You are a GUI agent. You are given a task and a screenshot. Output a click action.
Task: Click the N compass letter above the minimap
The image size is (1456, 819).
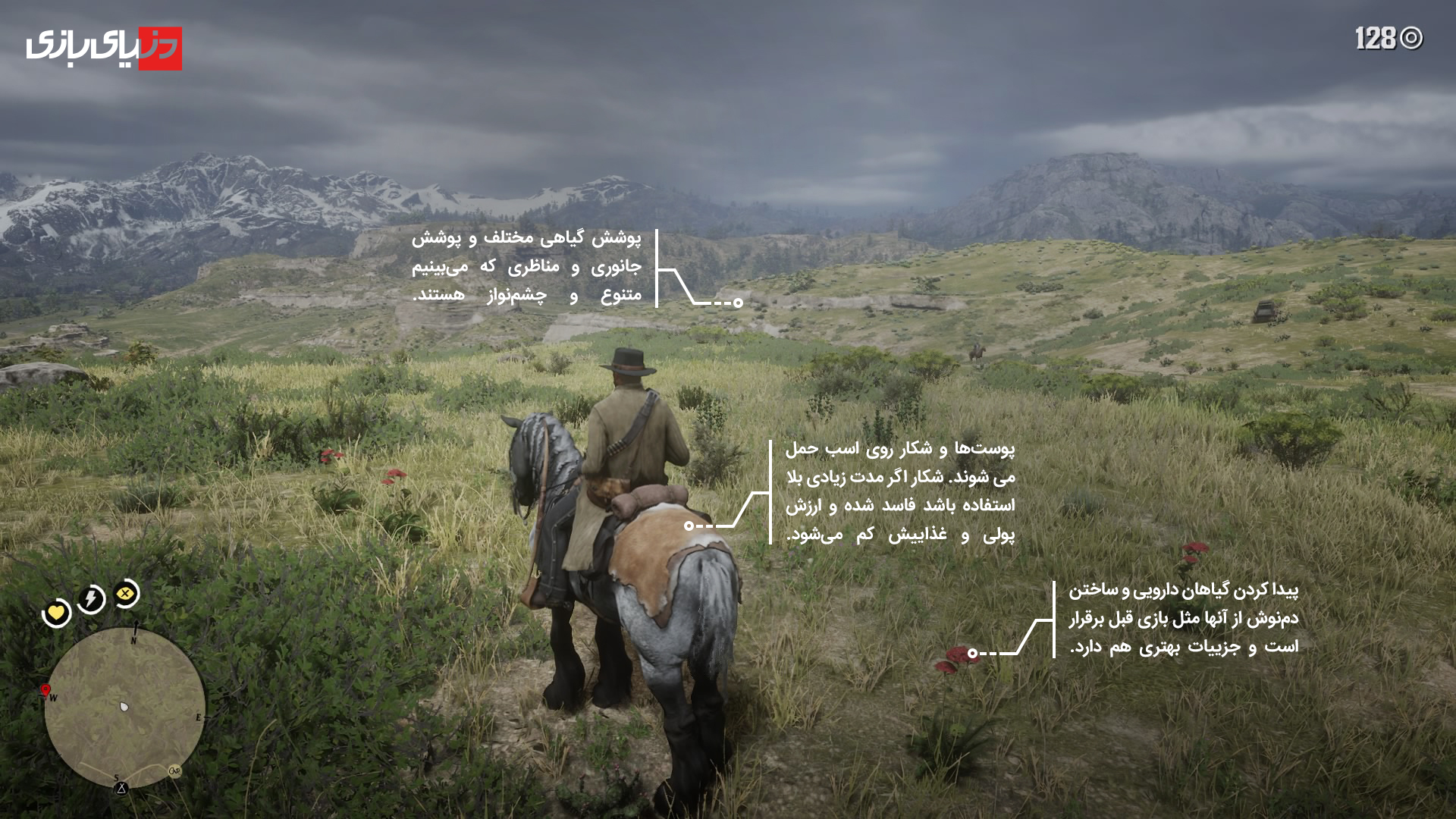click(133, 641)
